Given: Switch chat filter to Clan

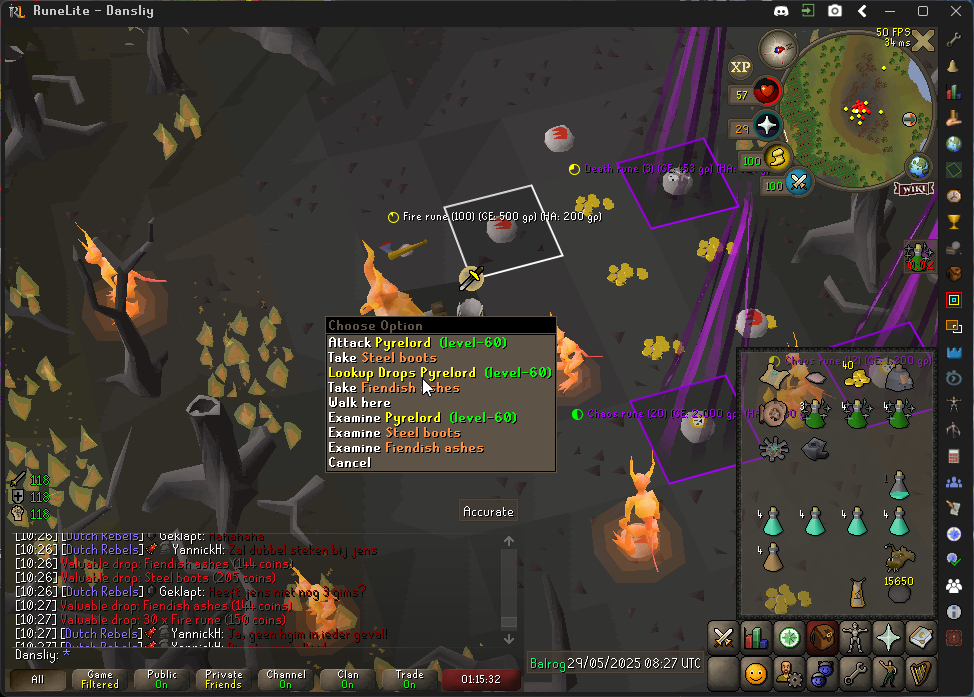Looking at the screenshot, I should pos(347,679).
